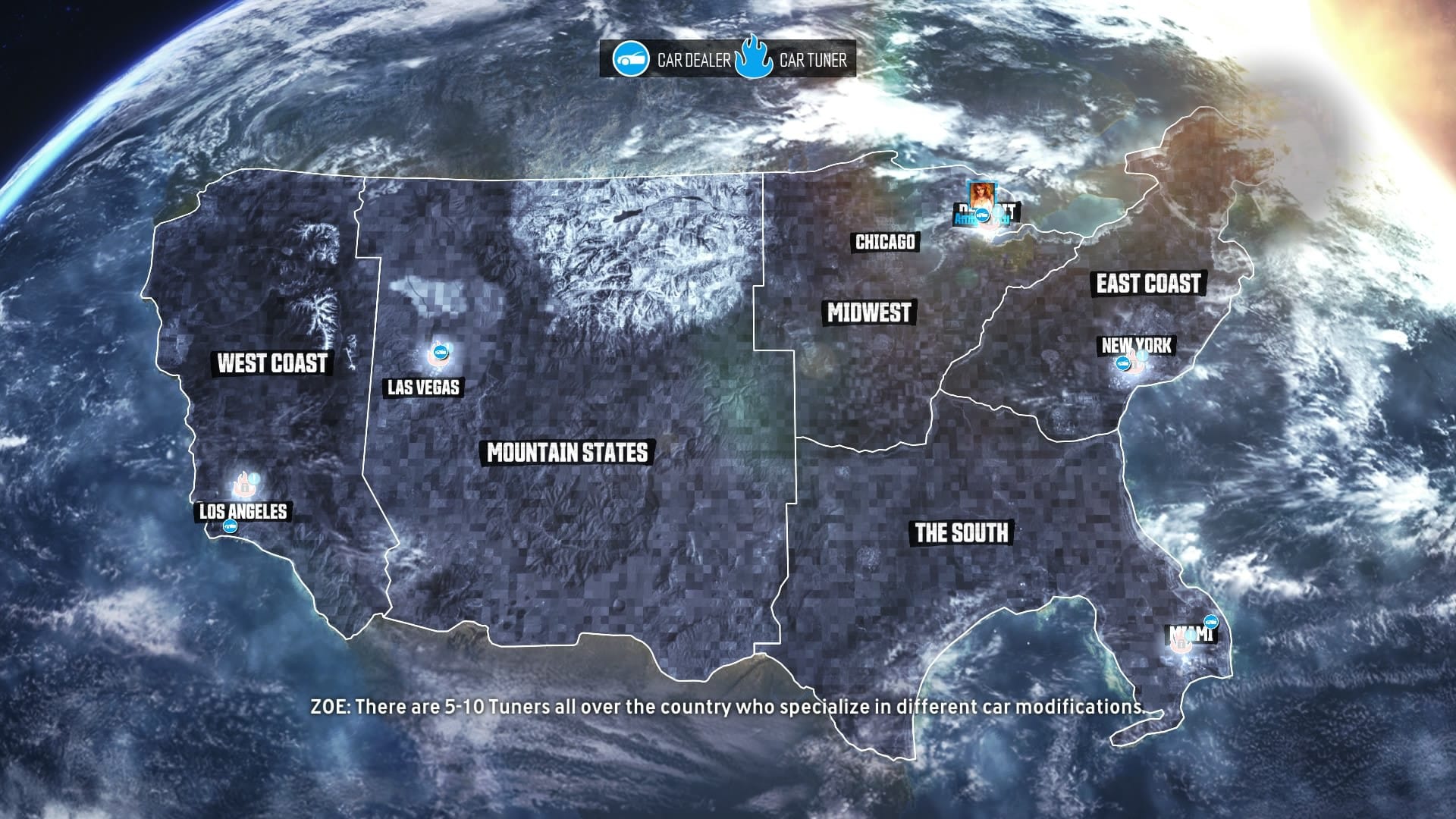Open the car dealer marker at Detroit
The height and width of the screenshot is (819, 1456).
coord(982,215)
